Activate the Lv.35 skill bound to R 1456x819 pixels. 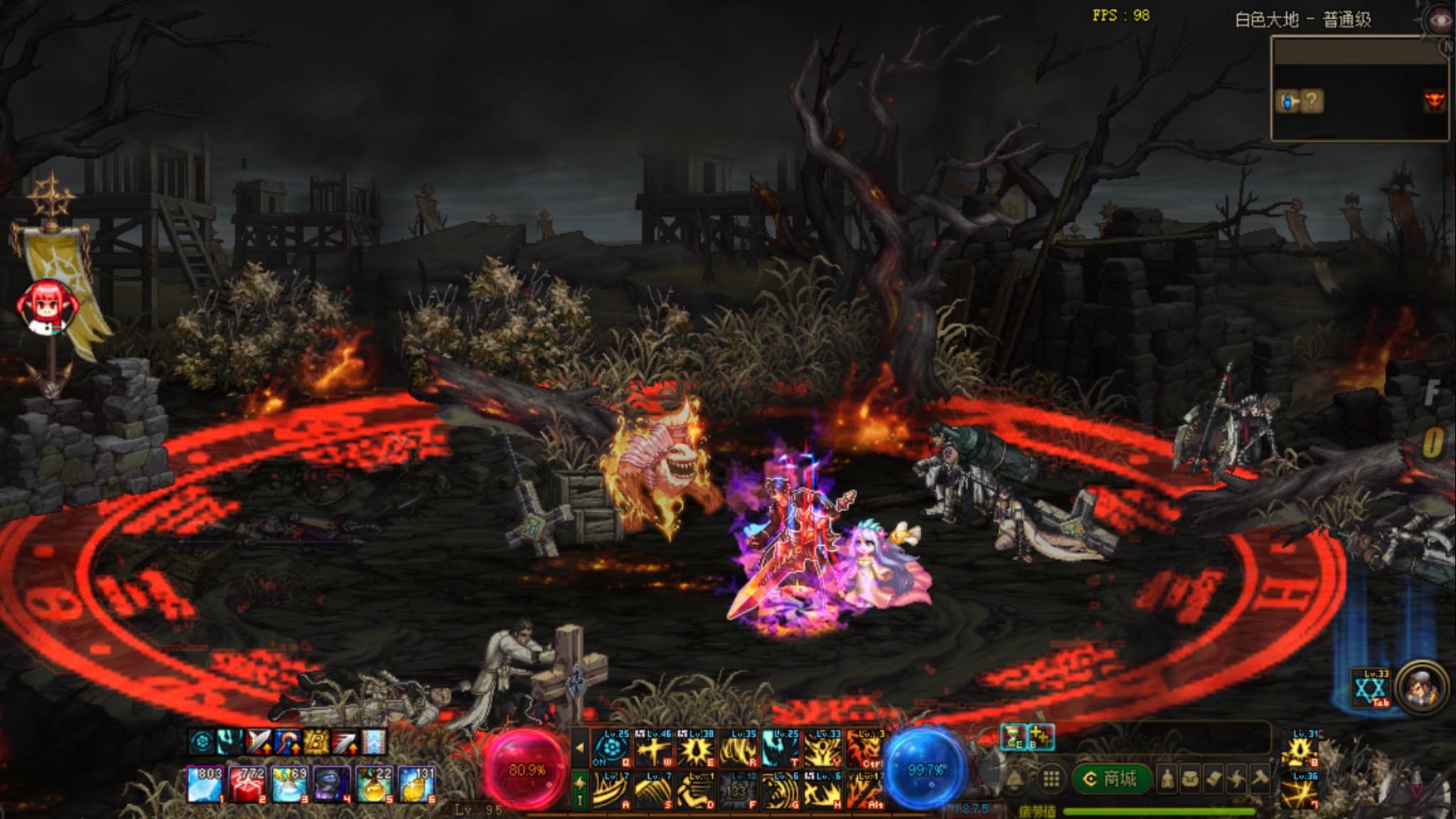pos(738,748)
